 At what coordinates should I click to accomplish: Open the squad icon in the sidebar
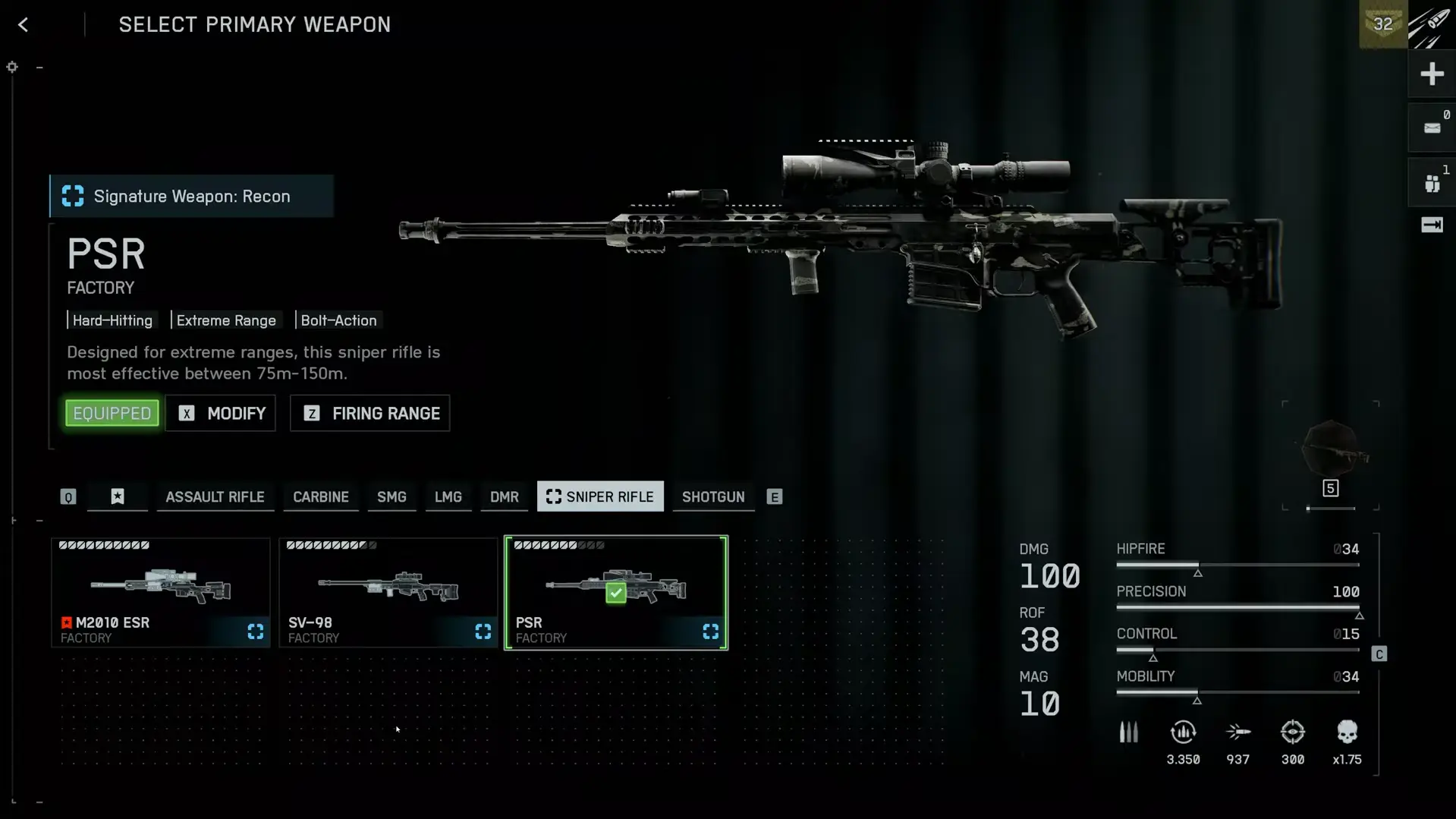(x=1432, y=183)
